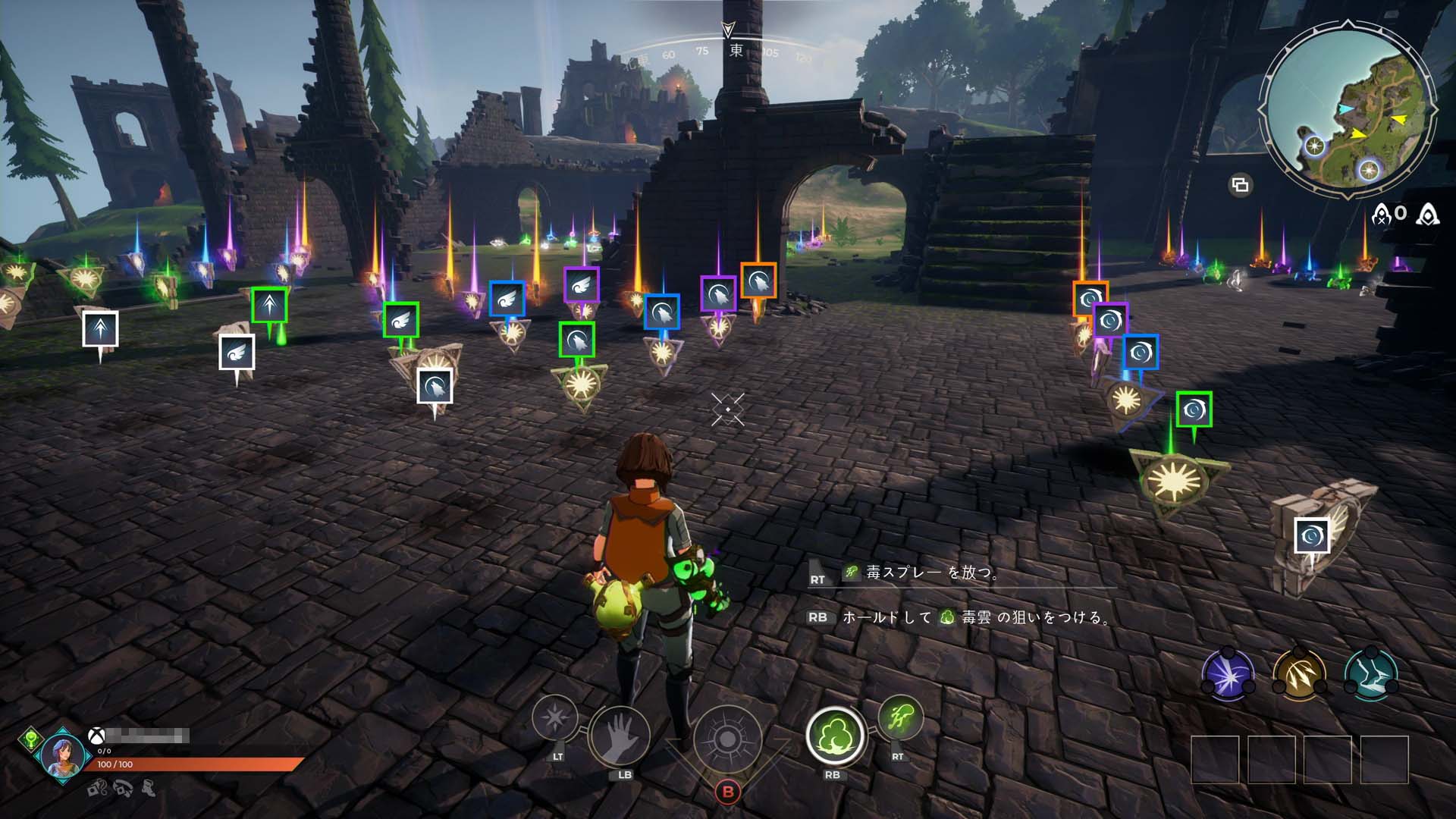Select the teal running foot talent icon
This screenshot has height=819, width=1456.
point(1370,673)
